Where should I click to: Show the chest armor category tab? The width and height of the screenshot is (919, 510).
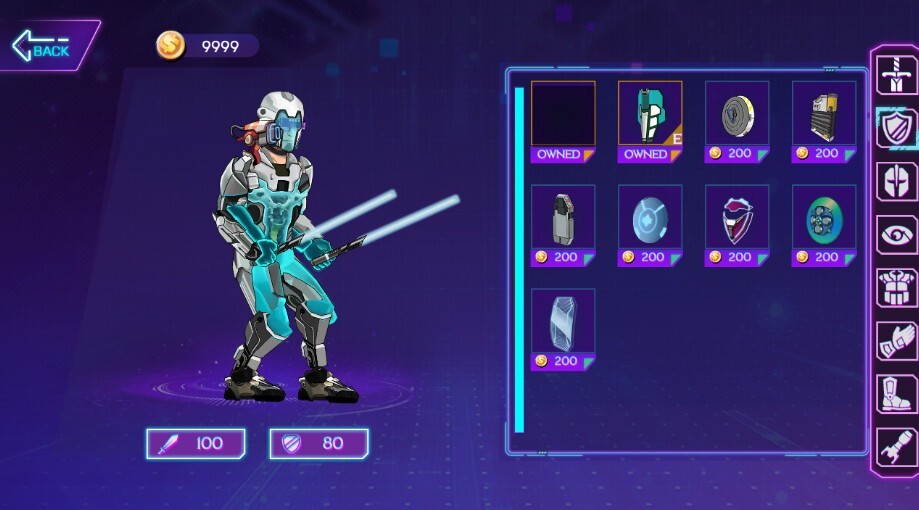[896, 288]
